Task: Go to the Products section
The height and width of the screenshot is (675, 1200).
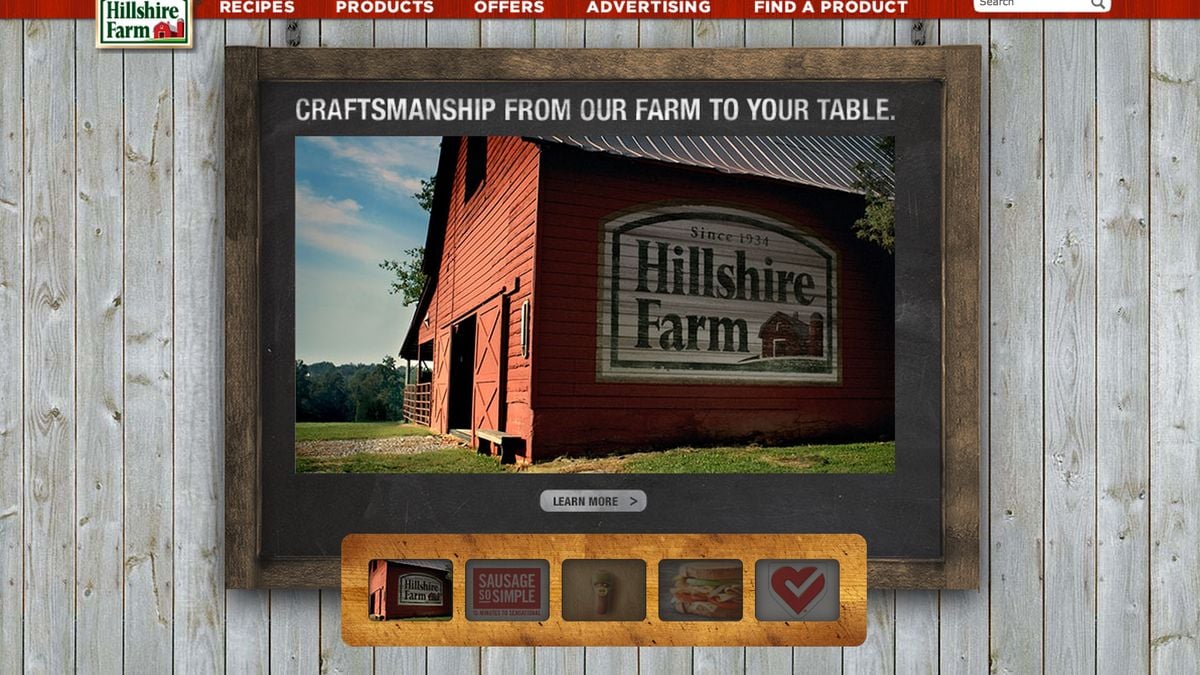Action: (384, 7)
